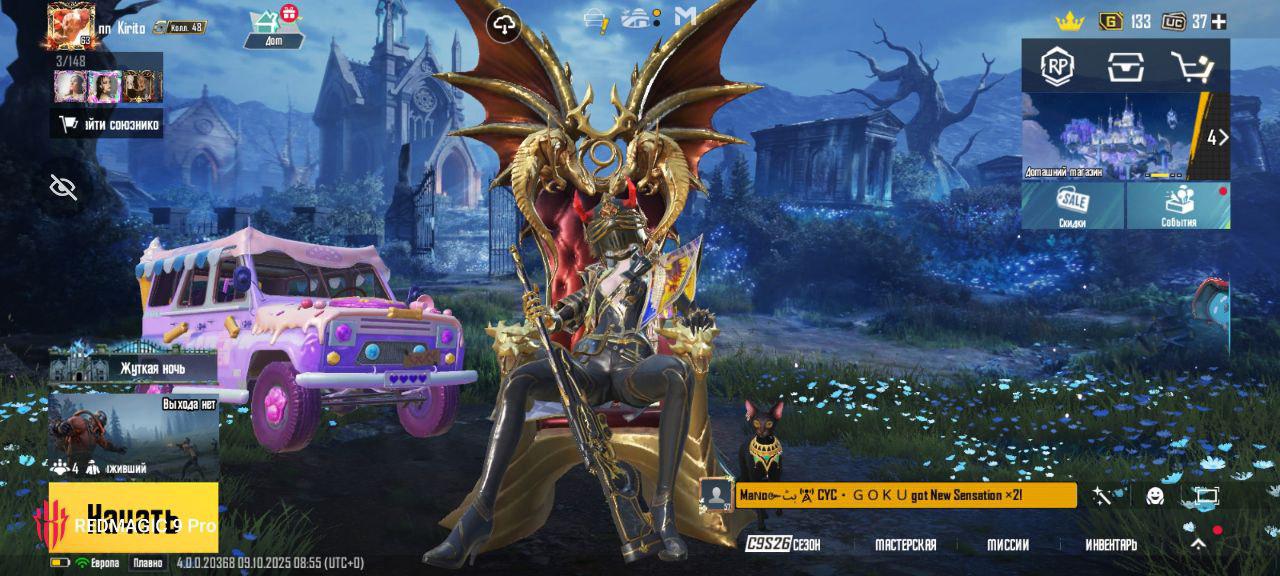The width and height of the screenshot is (1280, 576).
Task: Select the Жуткая ночь event mode banner
Action: [133, 367]
